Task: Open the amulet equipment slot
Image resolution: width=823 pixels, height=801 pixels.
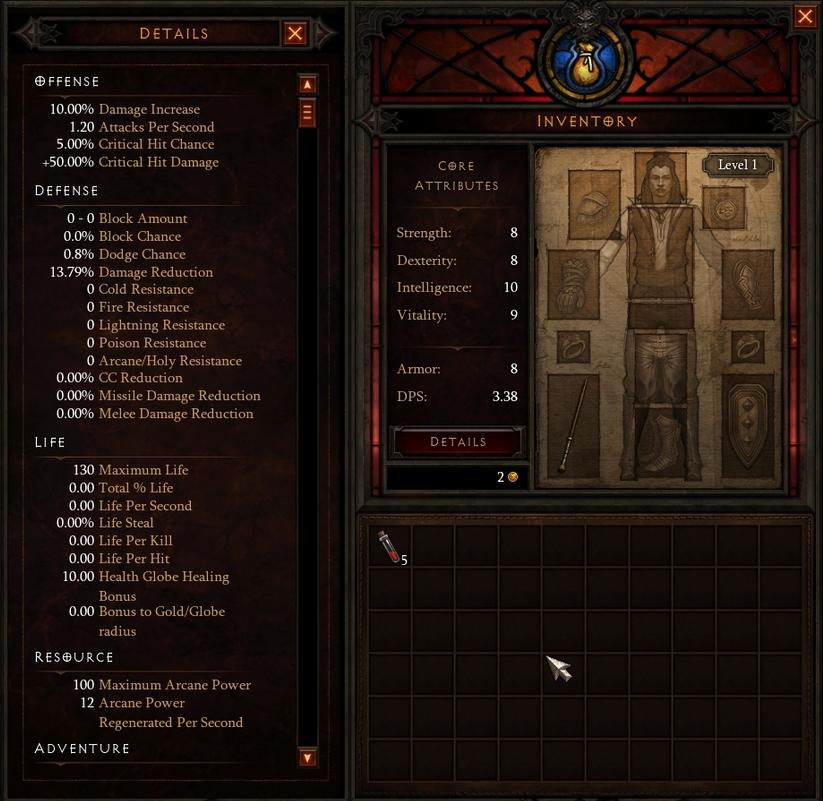Action: point(723,207)
